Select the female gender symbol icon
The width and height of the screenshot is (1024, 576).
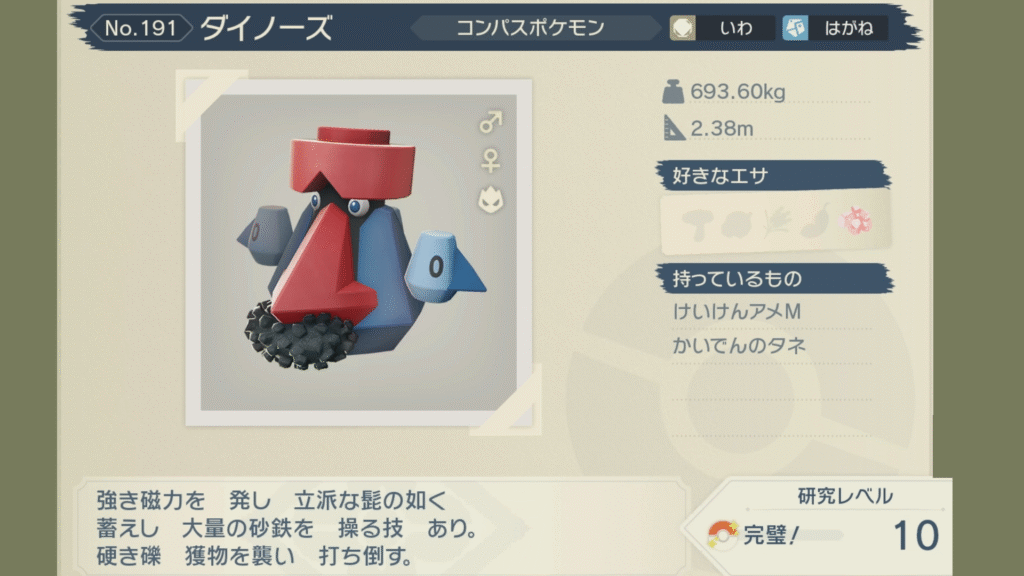pyautogui.click(x=490, y=160)
